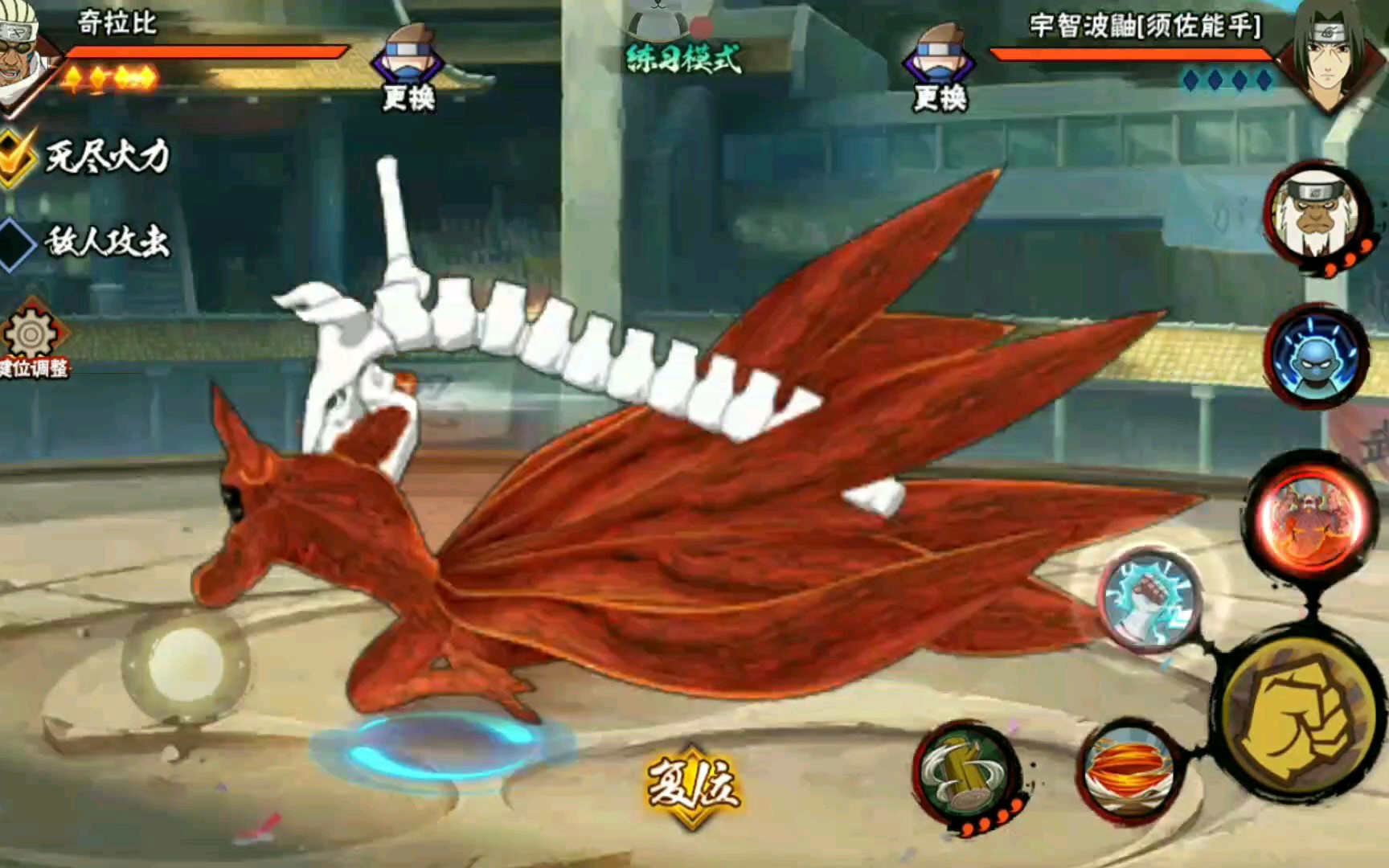Use the red tailed beast ultimate skill
Image resolution: width=1389 pixels, height=868 pixels.
tap(1310, 514)
